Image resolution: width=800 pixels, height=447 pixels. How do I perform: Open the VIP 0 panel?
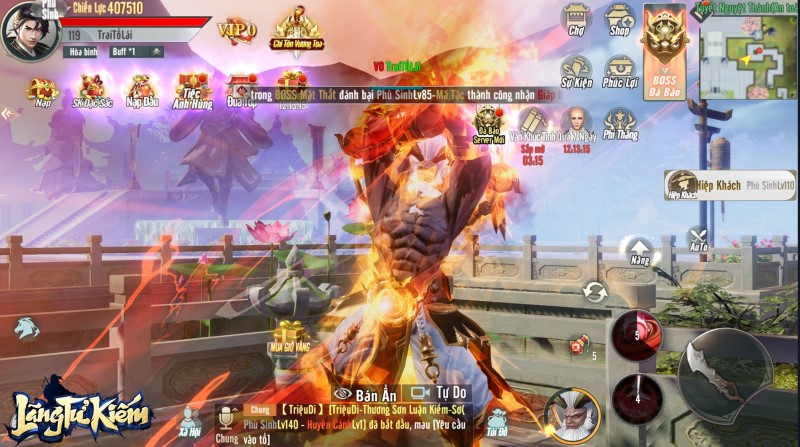pos(236,27)
